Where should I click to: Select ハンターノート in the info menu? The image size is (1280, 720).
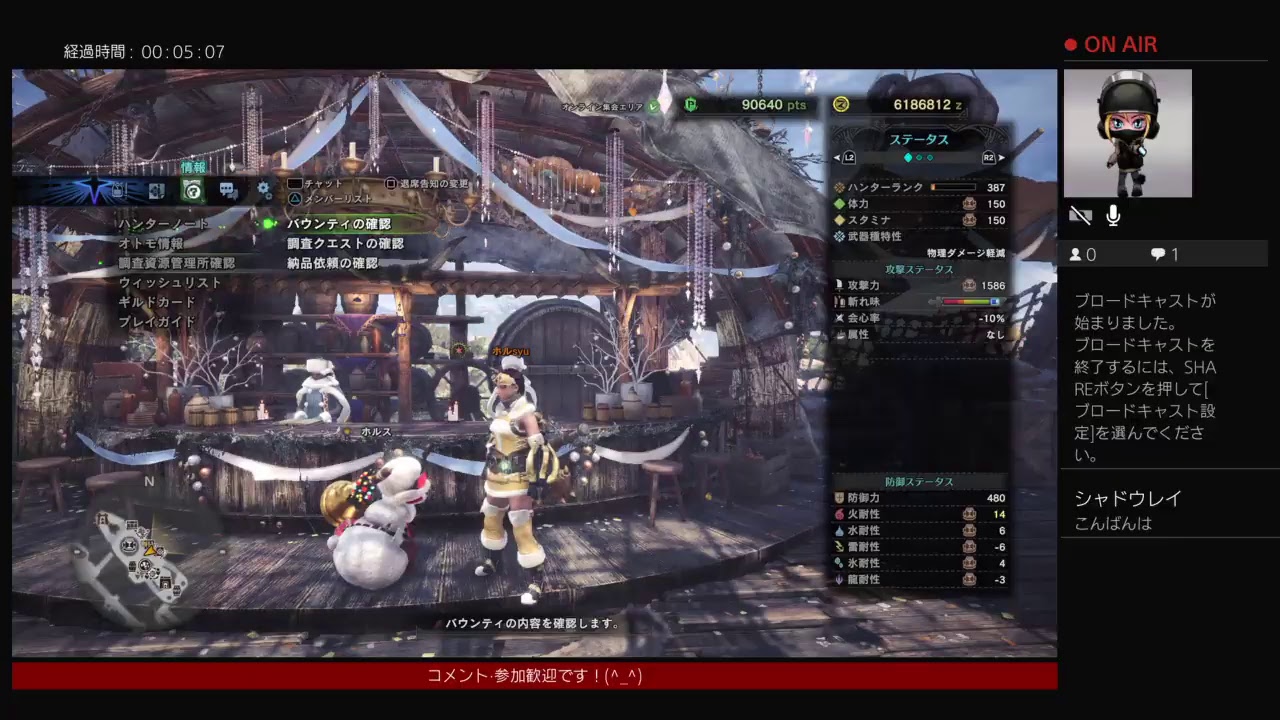coord(163,224)
